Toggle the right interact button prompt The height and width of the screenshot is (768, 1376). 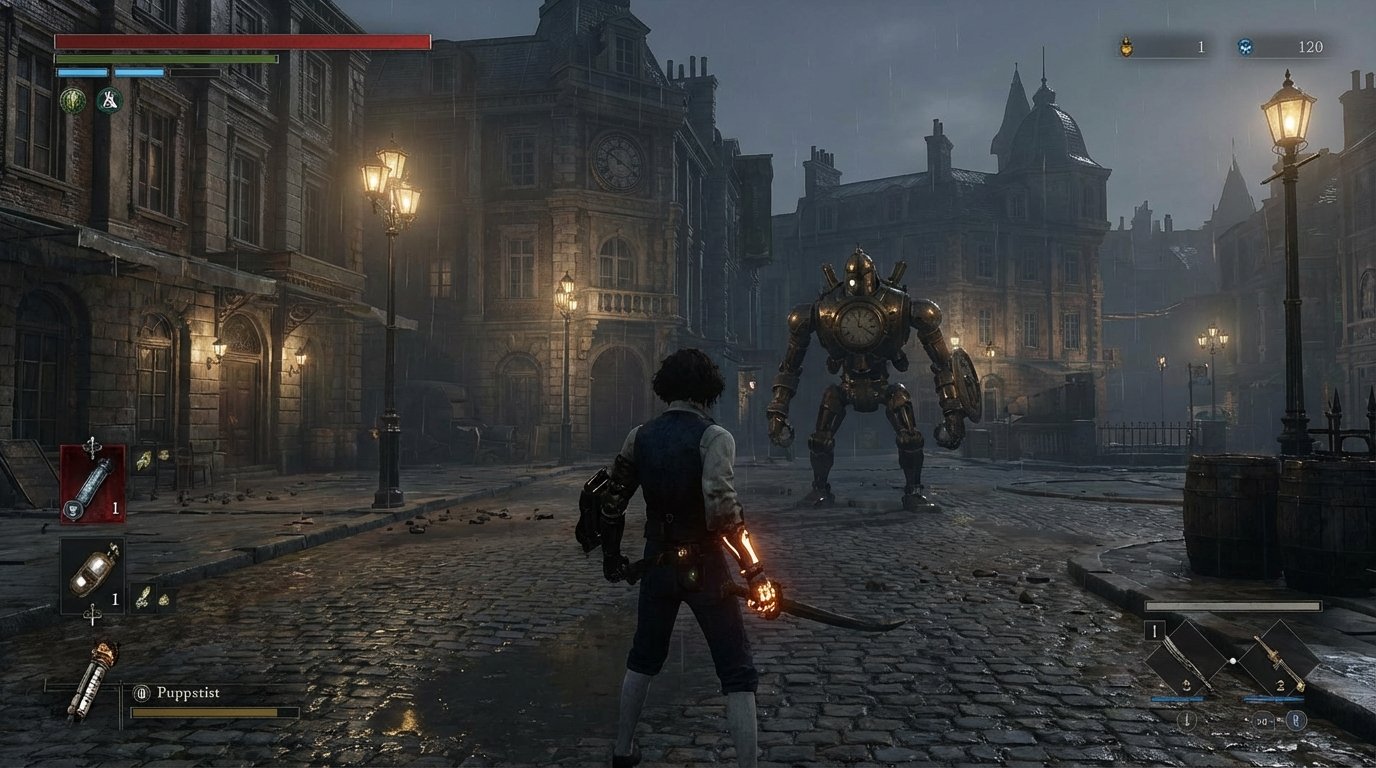tap(1297, 720)
